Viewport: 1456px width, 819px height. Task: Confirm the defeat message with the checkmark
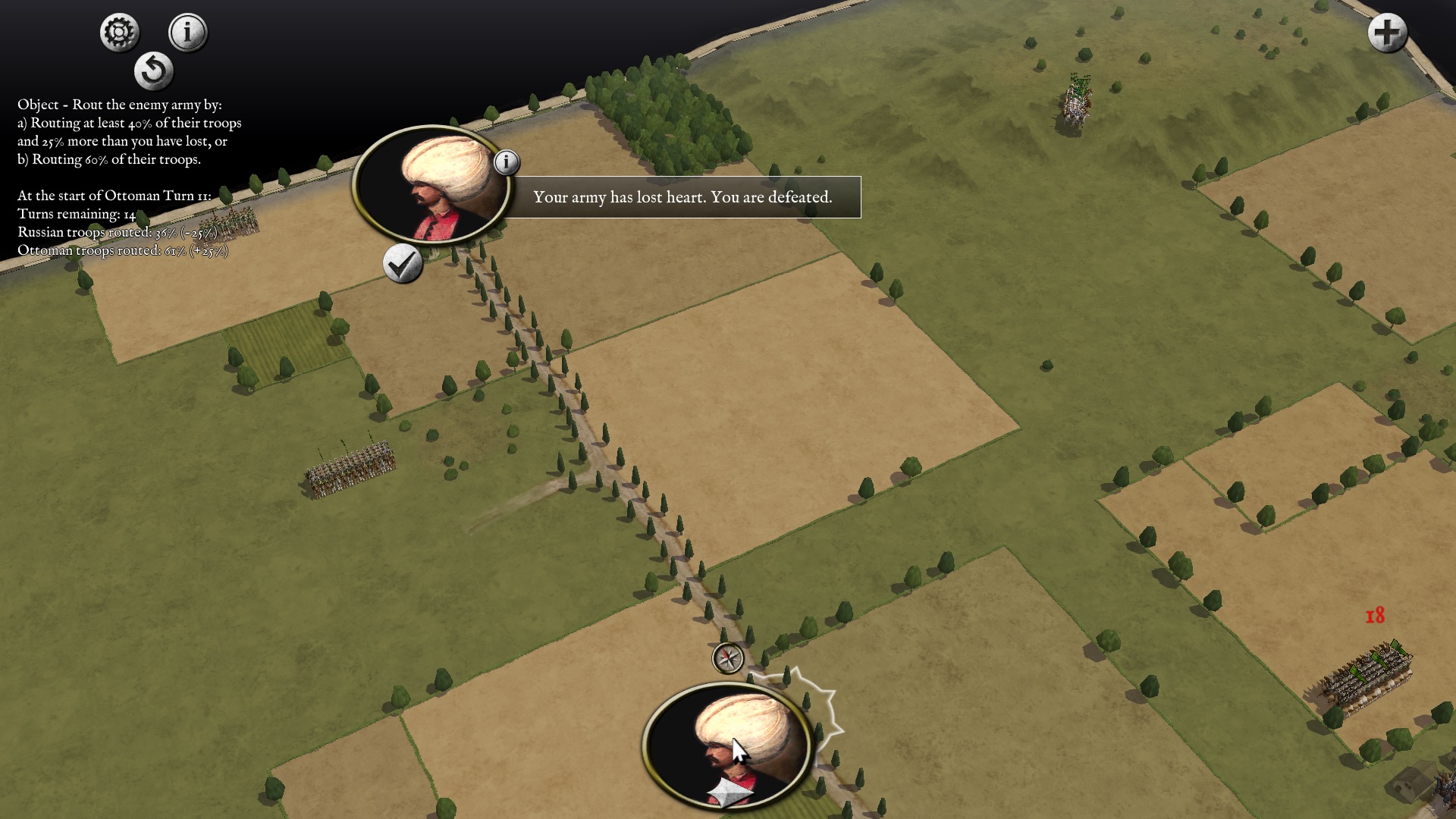point(402,264)
